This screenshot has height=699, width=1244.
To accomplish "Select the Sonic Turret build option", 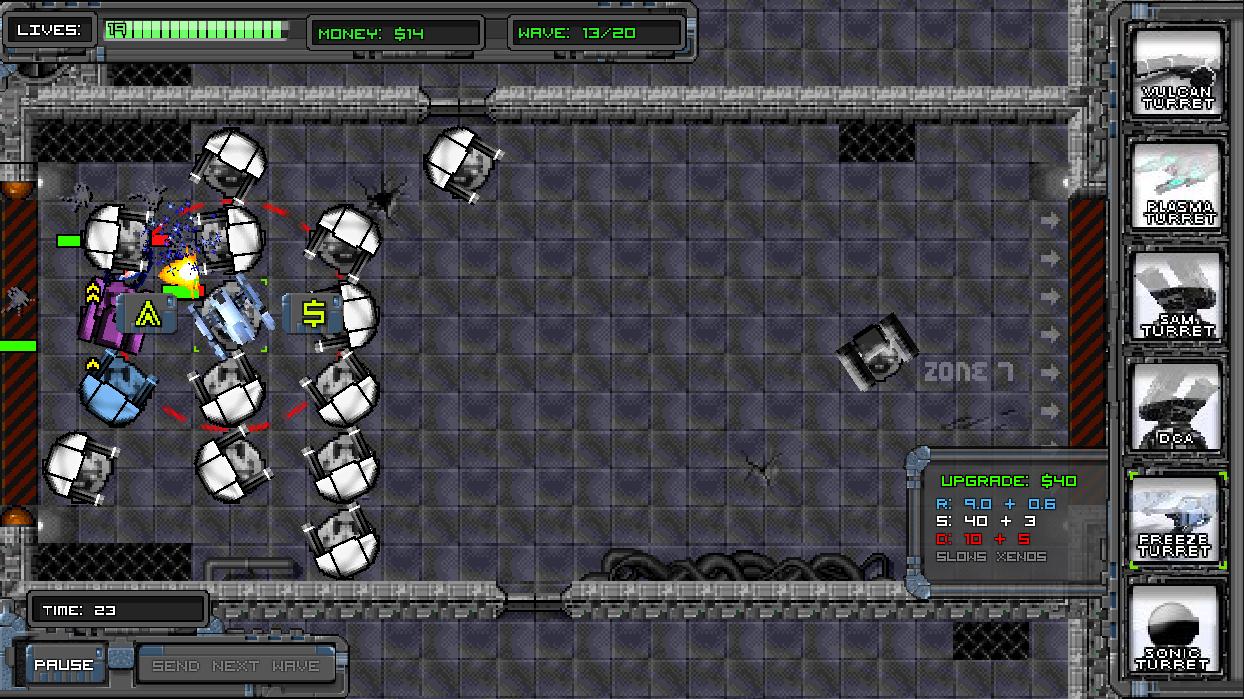I will coord(1177,630).
